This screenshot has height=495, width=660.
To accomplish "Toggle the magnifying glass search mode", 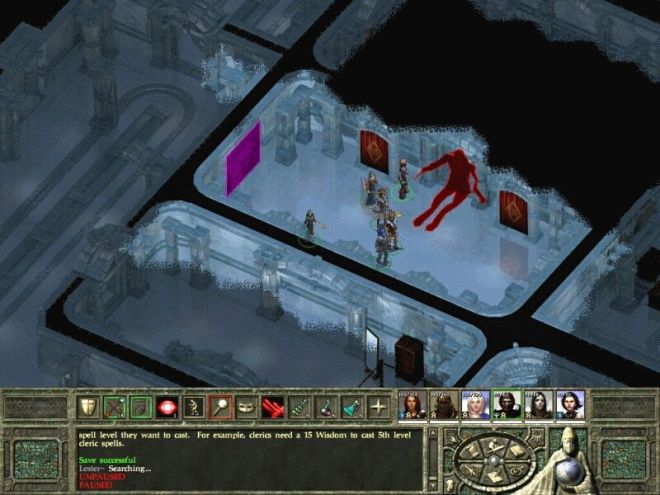I will (220, 407).
